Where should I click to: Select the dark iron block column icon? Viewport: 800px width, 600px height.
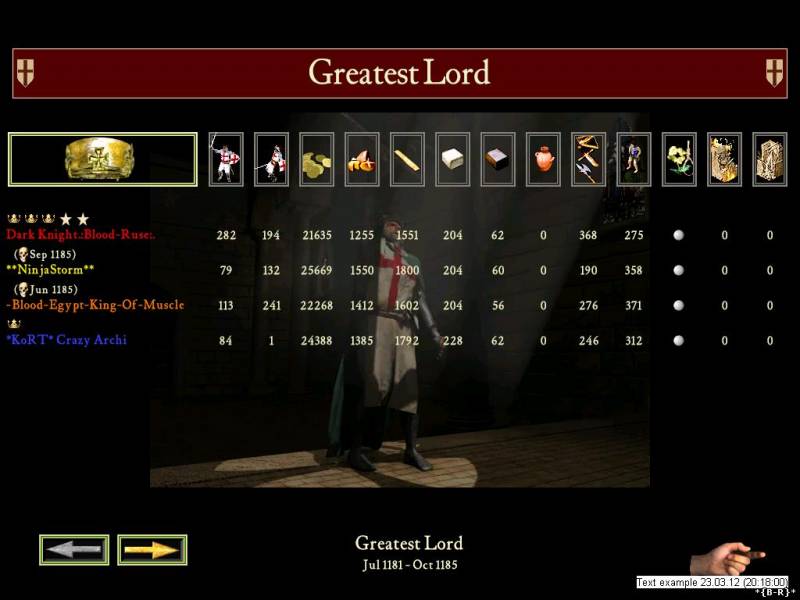pos(498,159)
